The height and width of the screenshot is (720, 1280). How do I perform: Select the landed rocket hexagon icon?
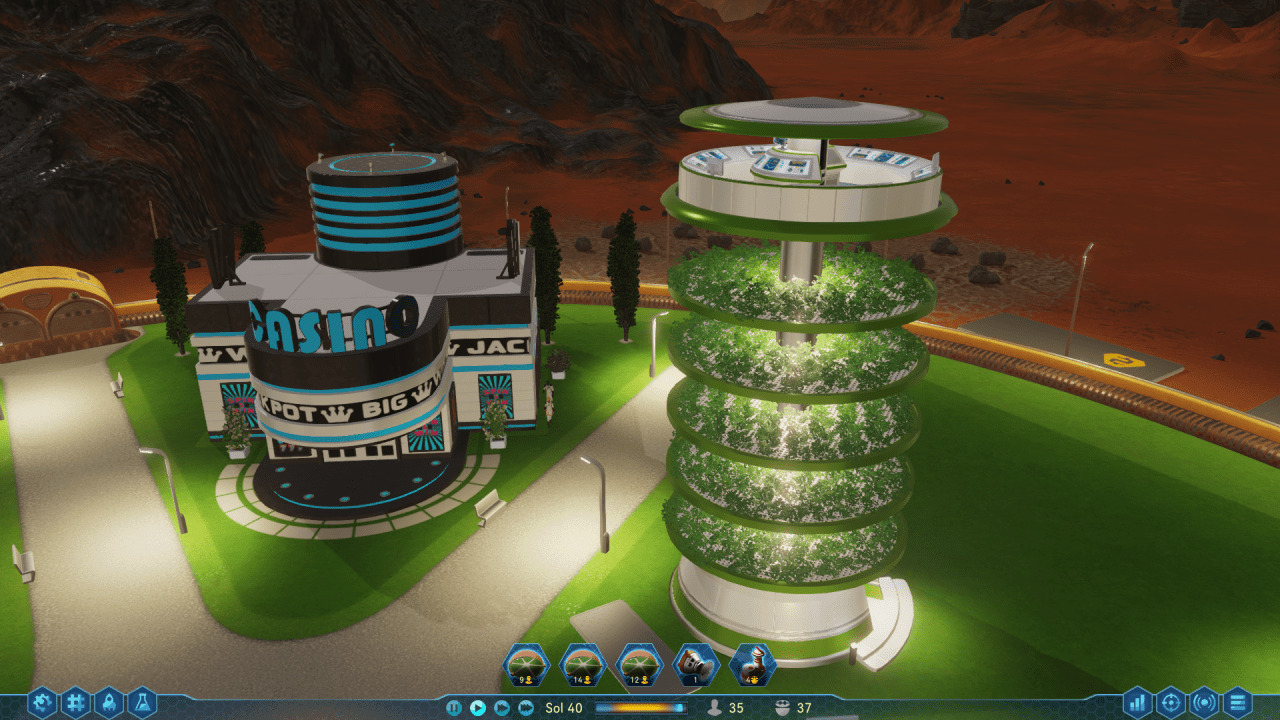pyautogui.click(x=696, y=663)
